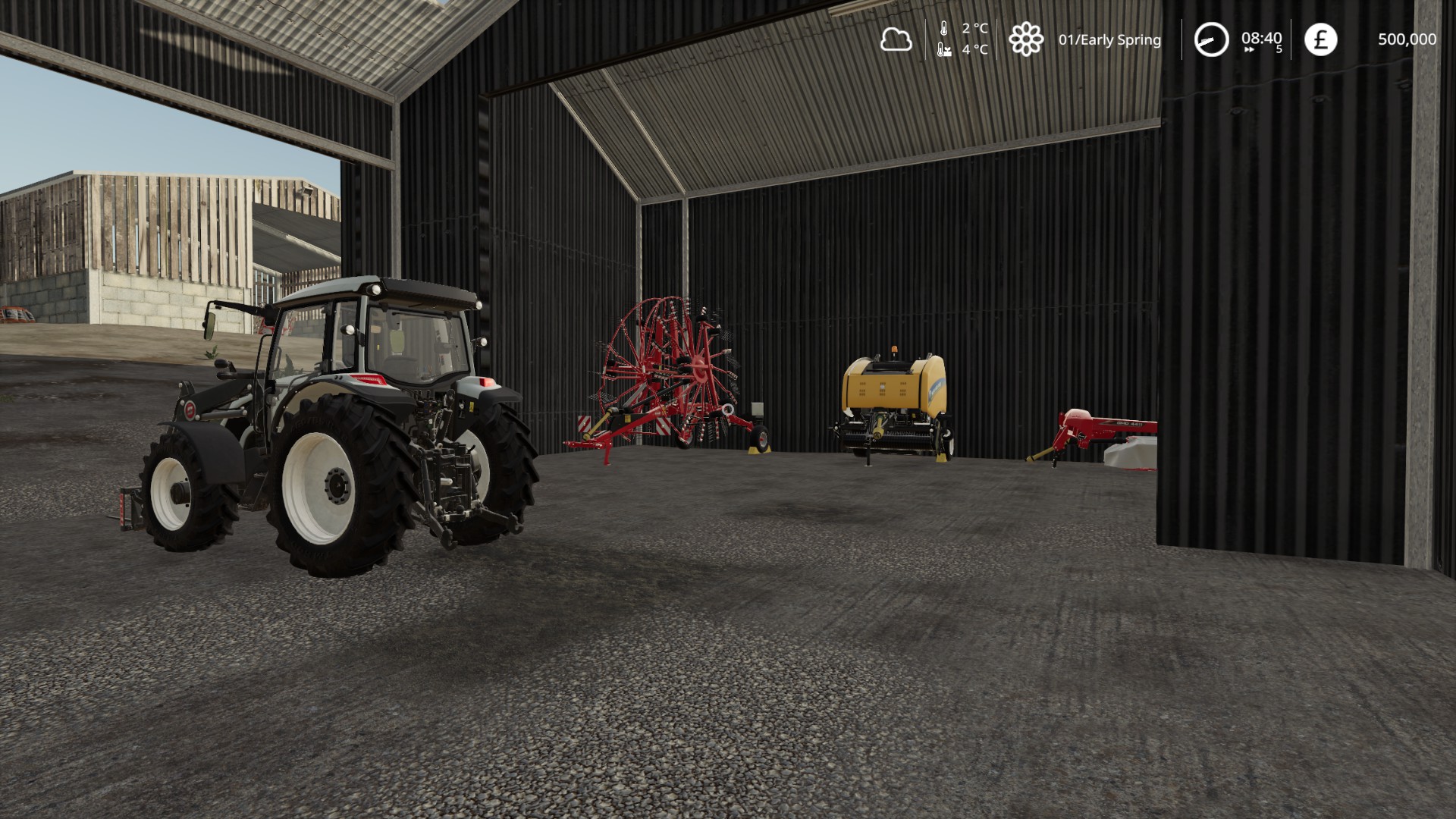Click the game clock icon
Image resolution: width=1456 pixels, height=819 pixels.
1211,39
